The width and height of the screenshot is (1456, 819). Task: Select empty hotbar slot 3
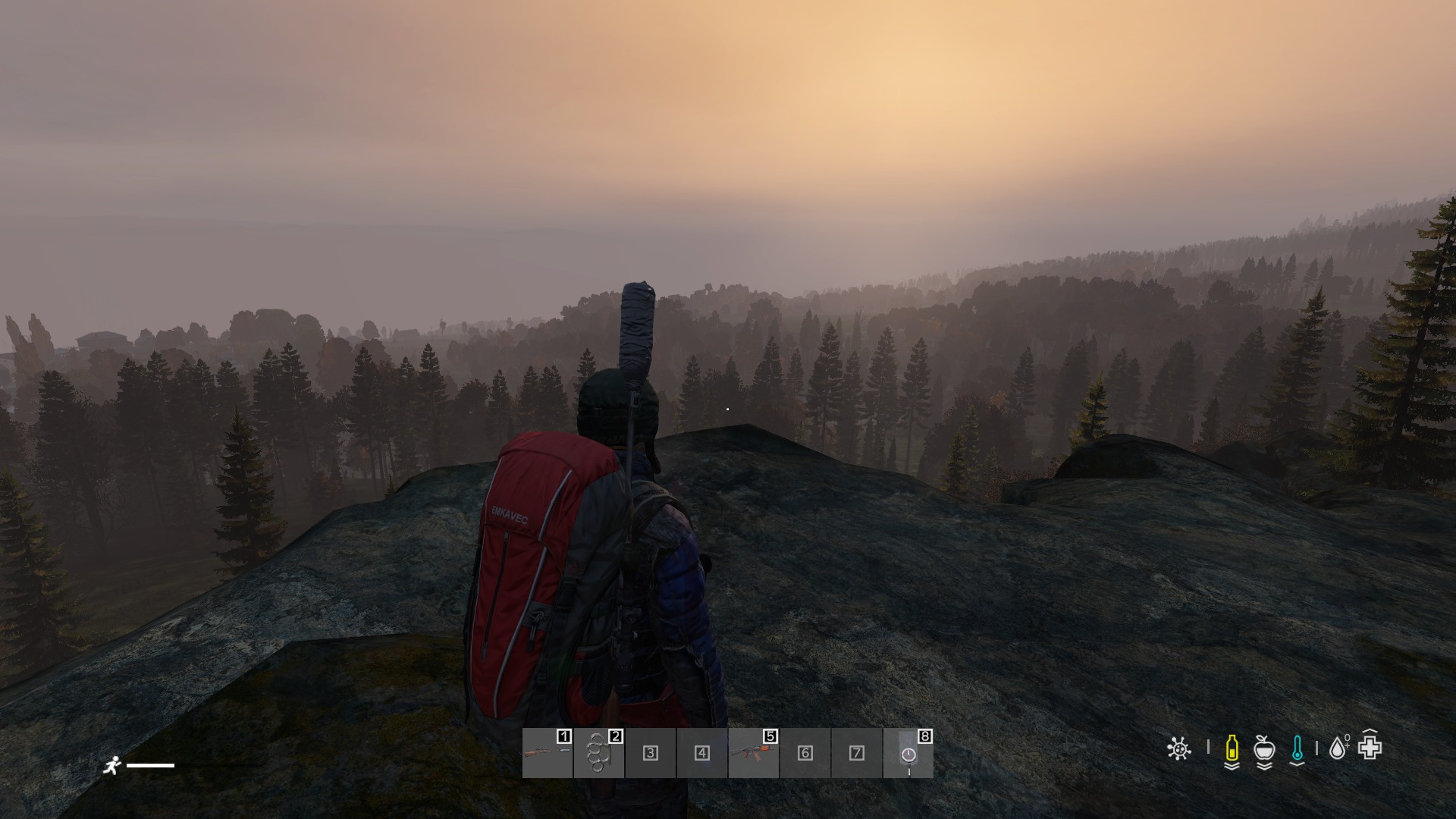pyautogui.click(x=650, y=753)
